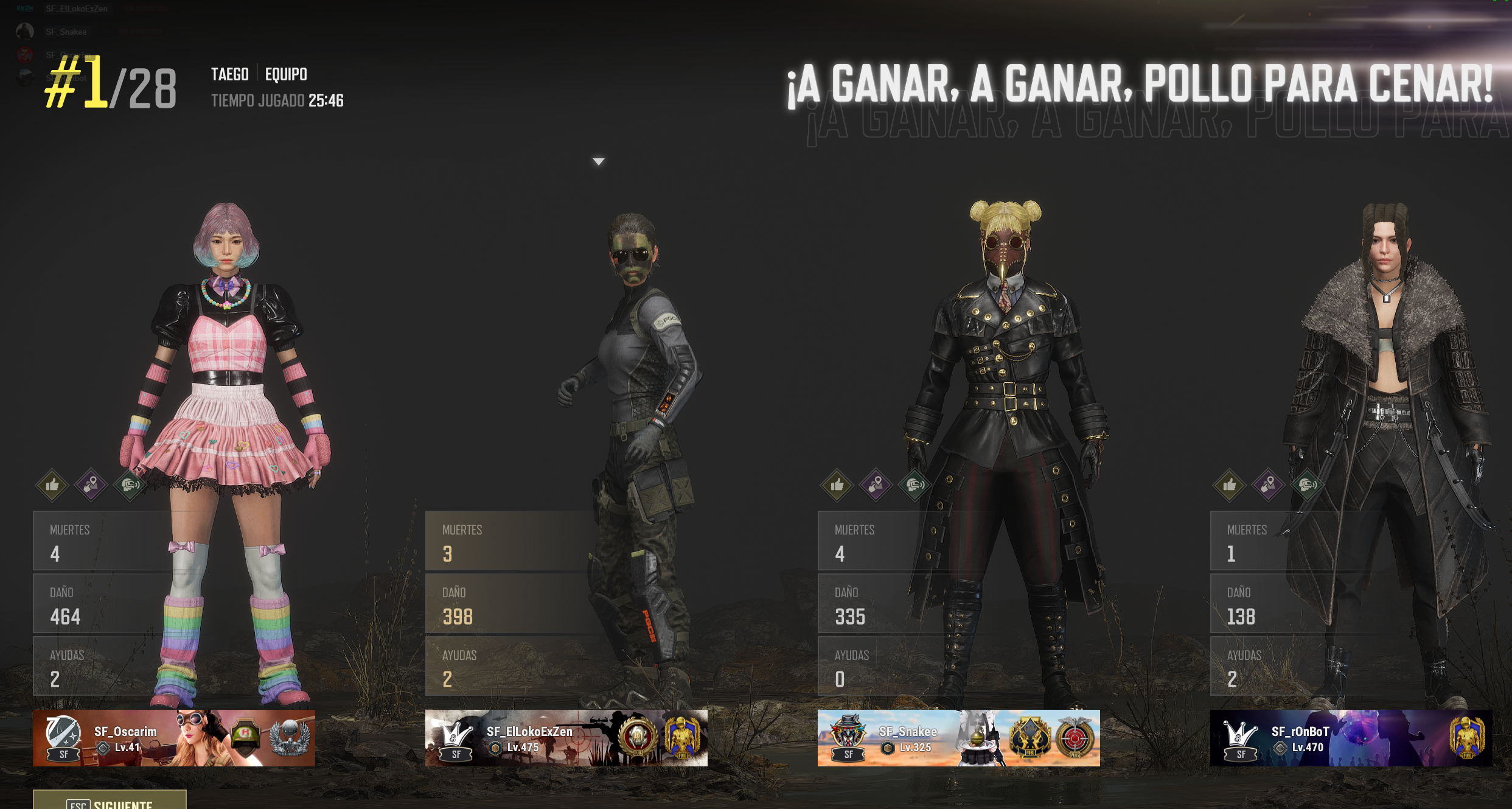Open SF_rOnBoT's player nameplate

(1351, 738)
